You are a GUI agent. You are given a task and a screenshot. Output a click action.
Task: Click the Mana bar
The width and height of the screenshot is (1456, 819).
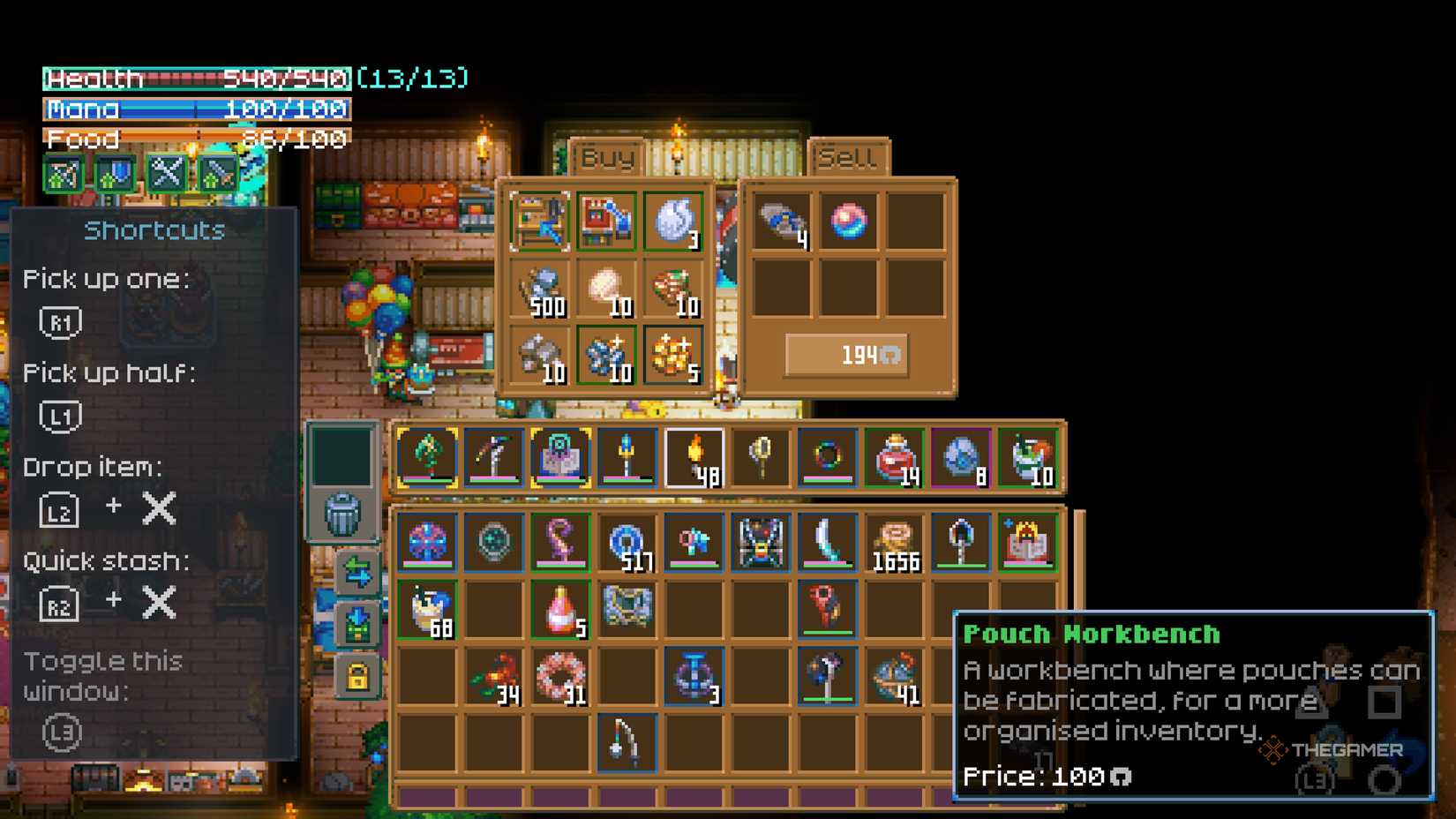click(x=194, y=109)
